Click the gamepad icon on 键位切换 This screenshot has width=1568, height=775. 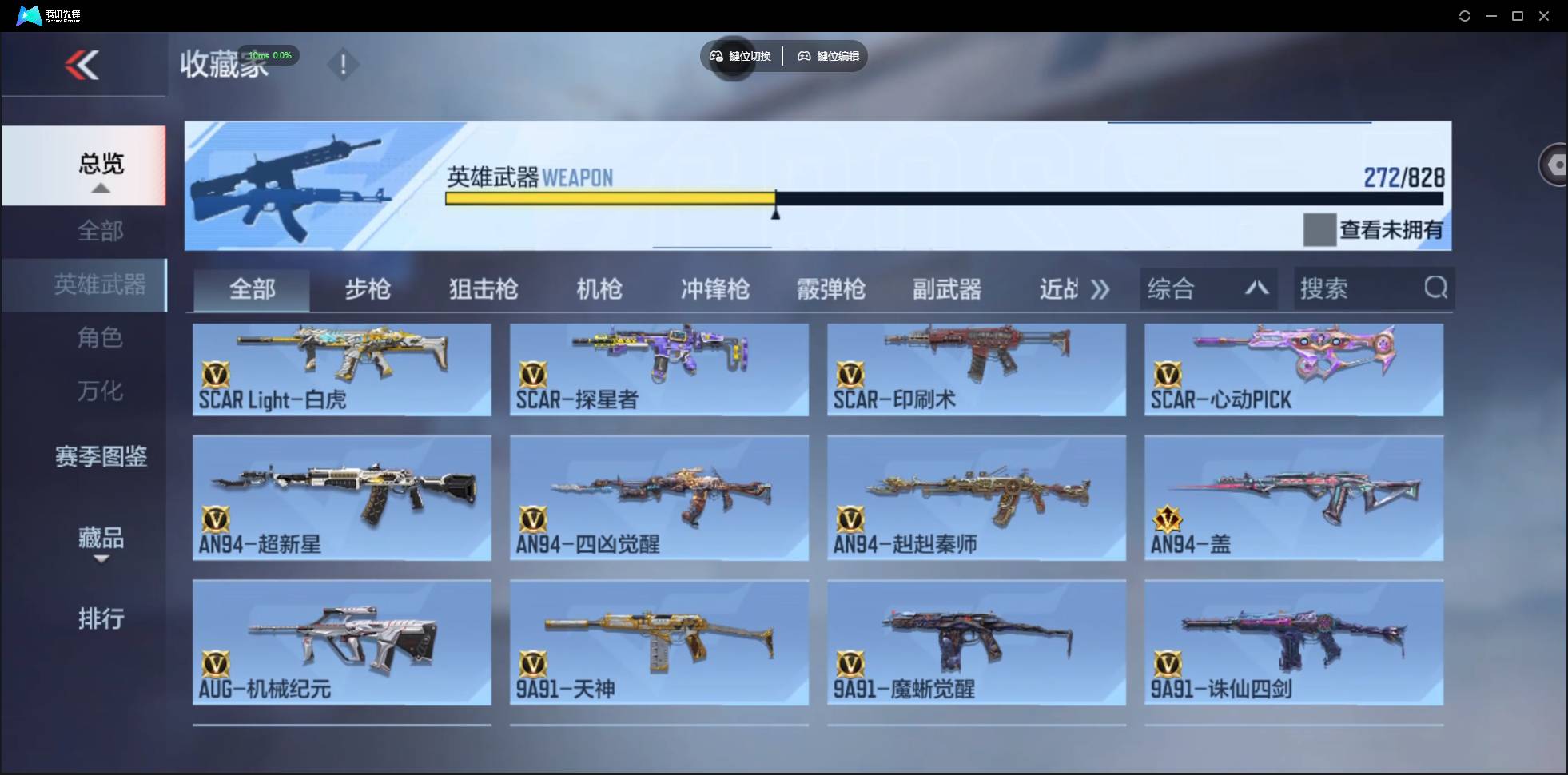[715, 56]
